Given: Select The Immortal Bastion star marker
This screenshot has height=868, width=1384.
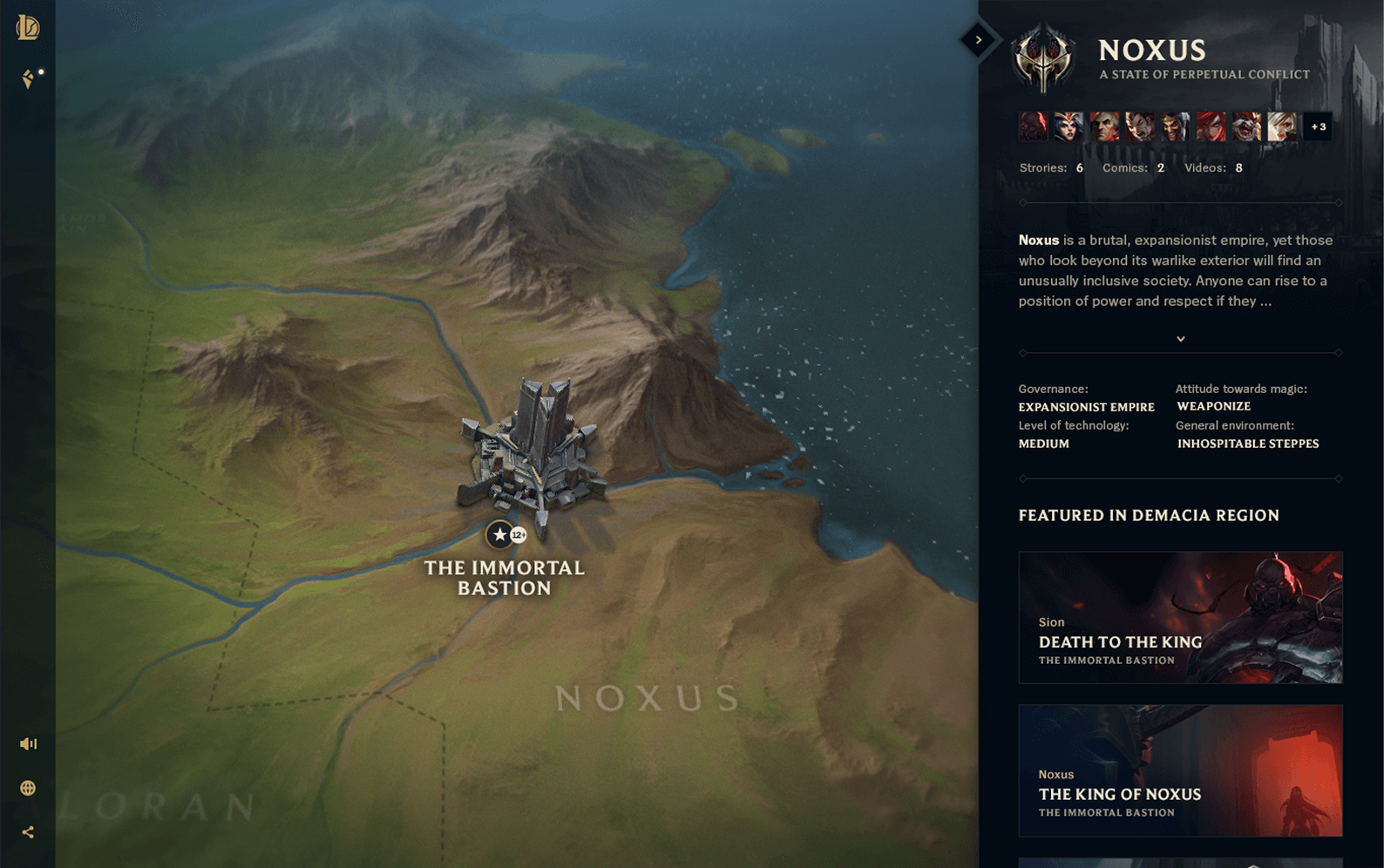Looking at the screenshot, I should tap(499, 534).
